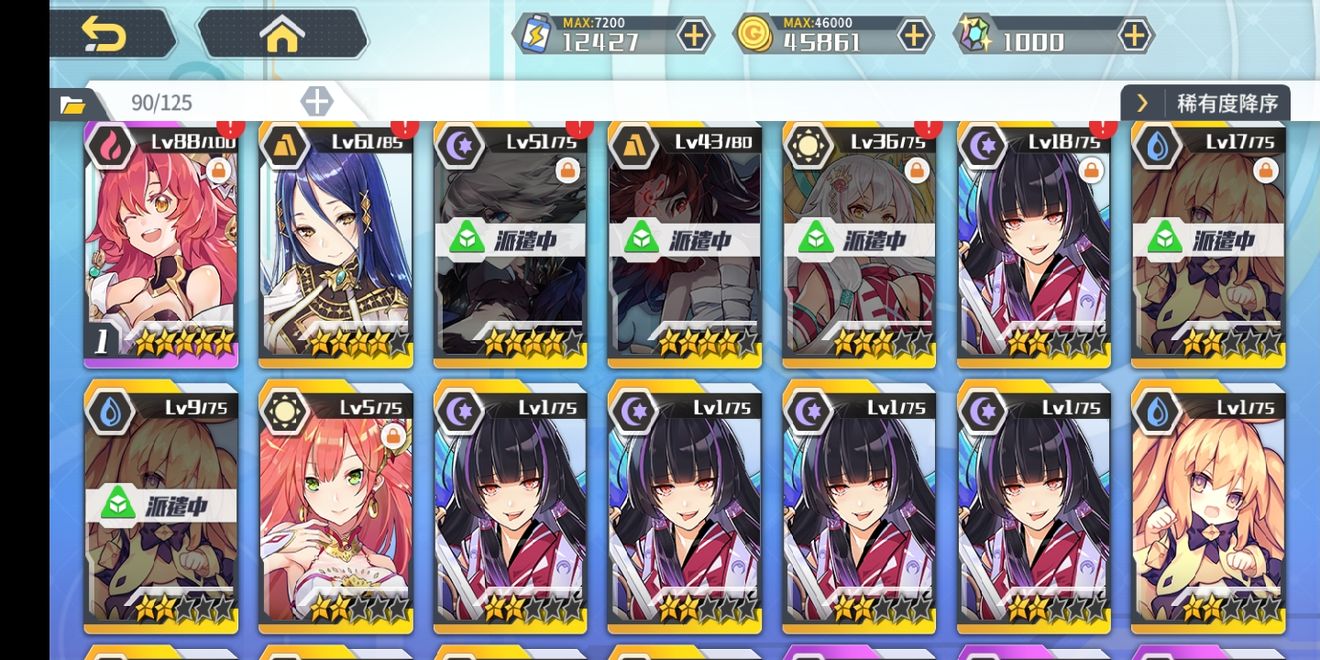The image size is (1320, 660).
Task: Add more stamina with the plus button
Action: (x=694, y=36)
